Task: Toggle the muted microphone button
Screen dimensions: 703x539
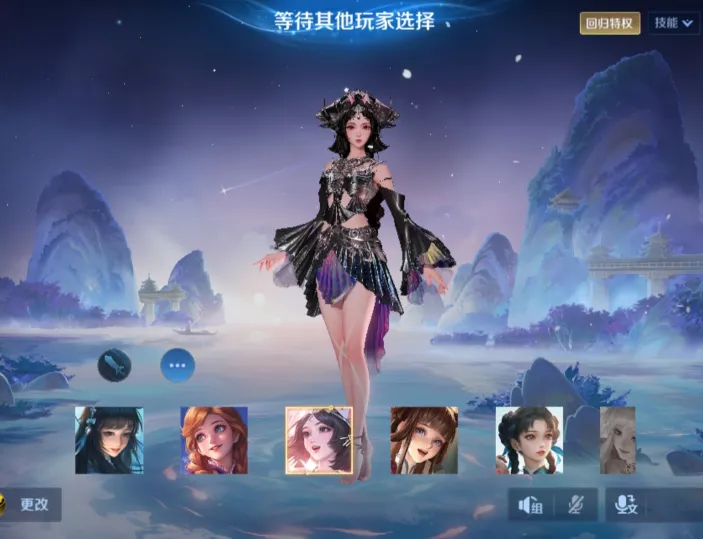Action: point(577,505)
